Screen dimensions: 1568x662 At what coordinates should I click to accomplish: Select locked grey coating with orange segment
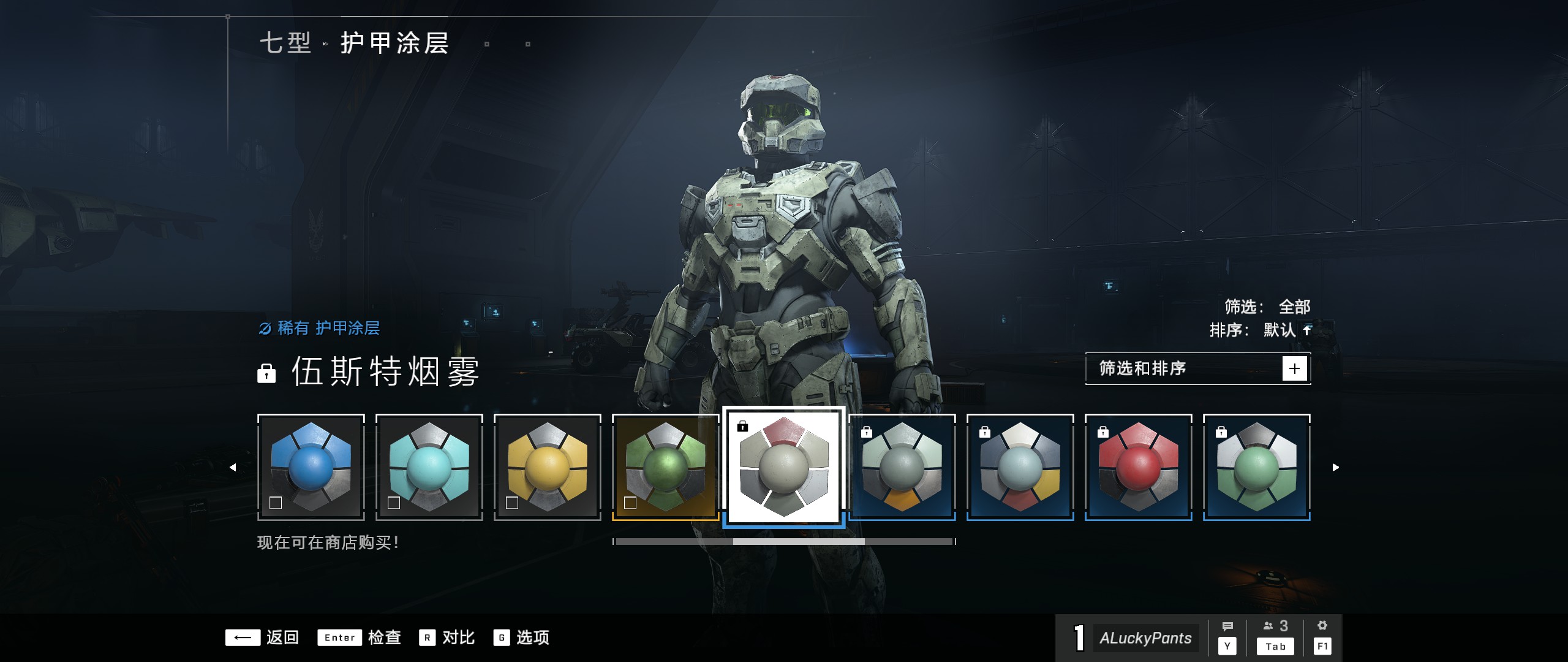[902, 467]
